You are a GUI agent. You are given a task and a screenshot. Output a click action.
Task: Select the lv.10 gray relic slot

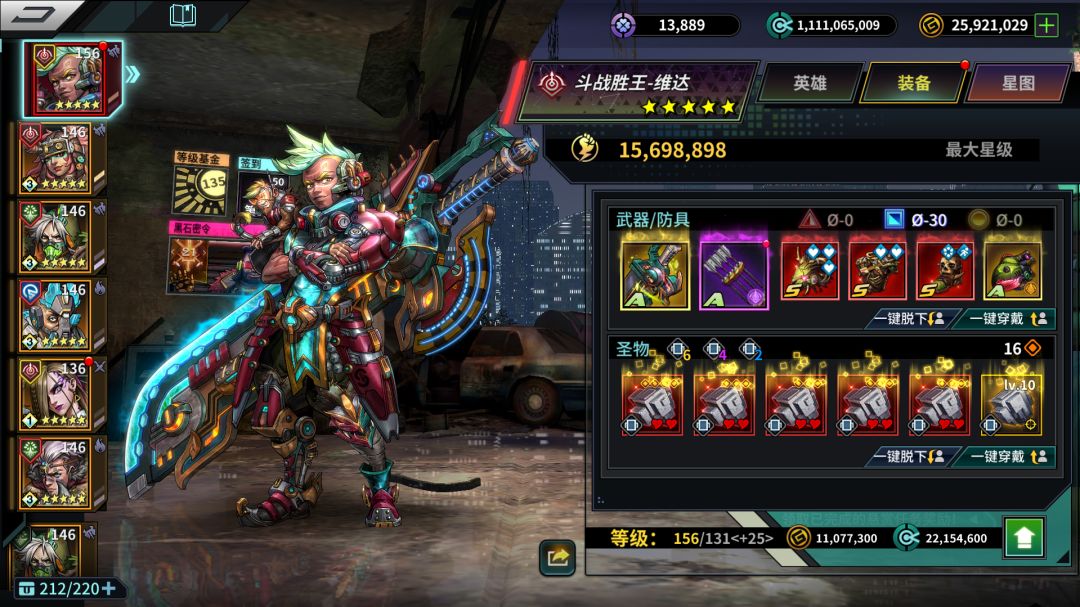pos(1012,404)
